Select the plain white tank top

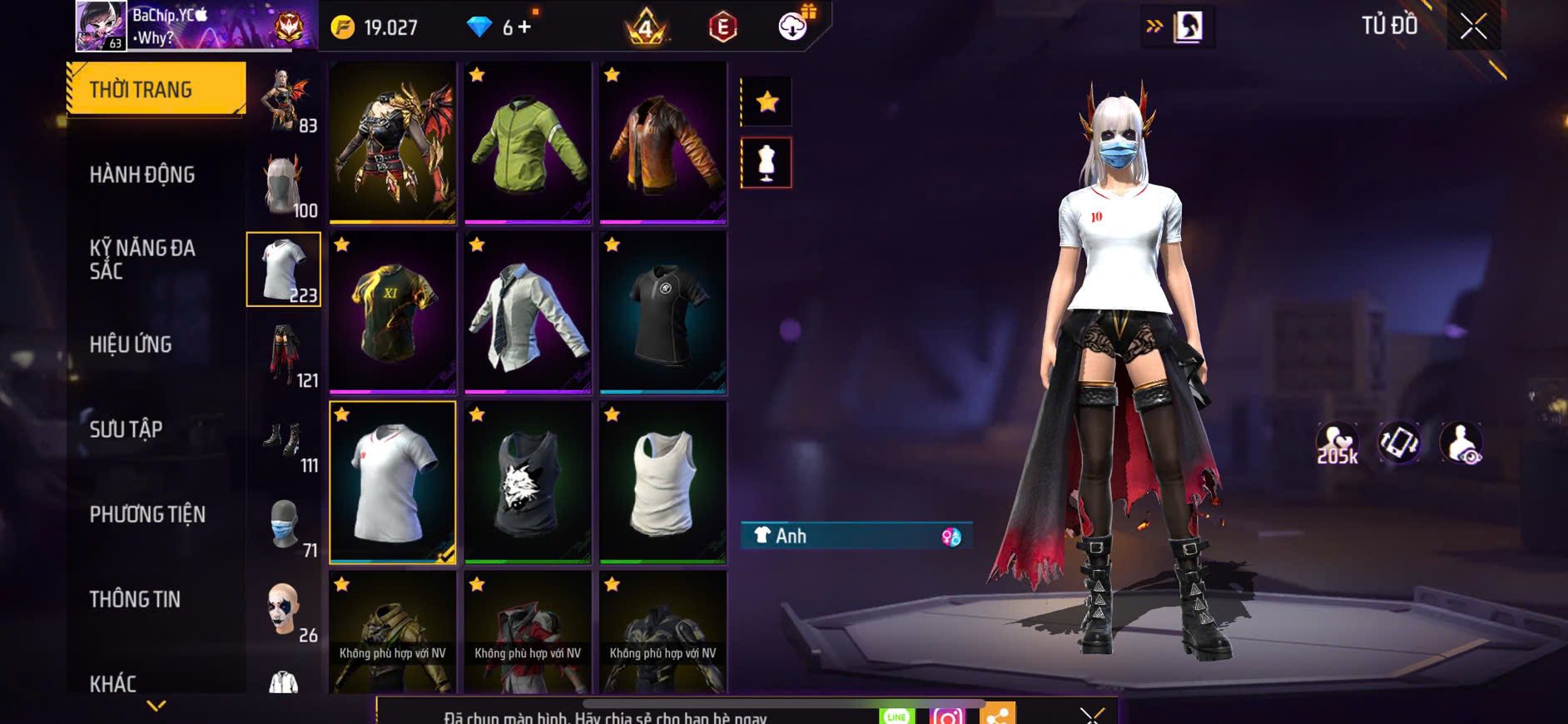point(662,483)
